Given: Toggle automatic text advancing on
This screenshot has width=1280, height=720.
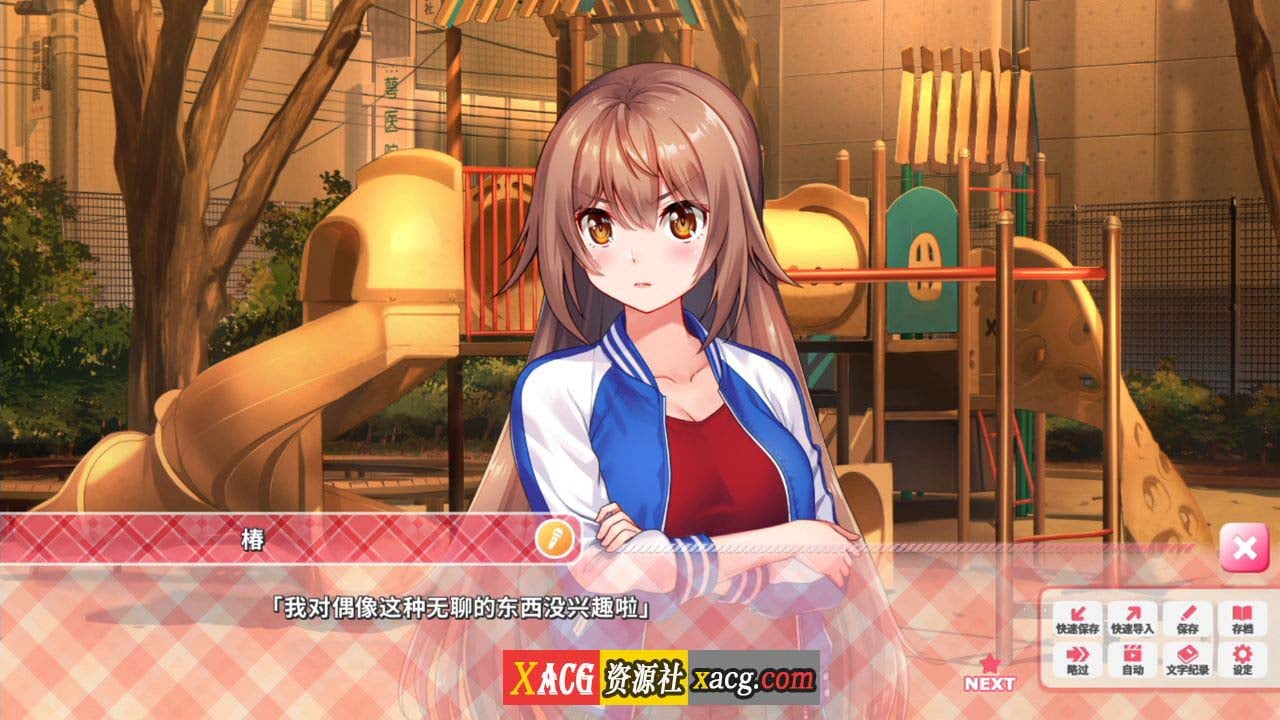Looking at the screenshot, I should click(x=1133, y=660).
